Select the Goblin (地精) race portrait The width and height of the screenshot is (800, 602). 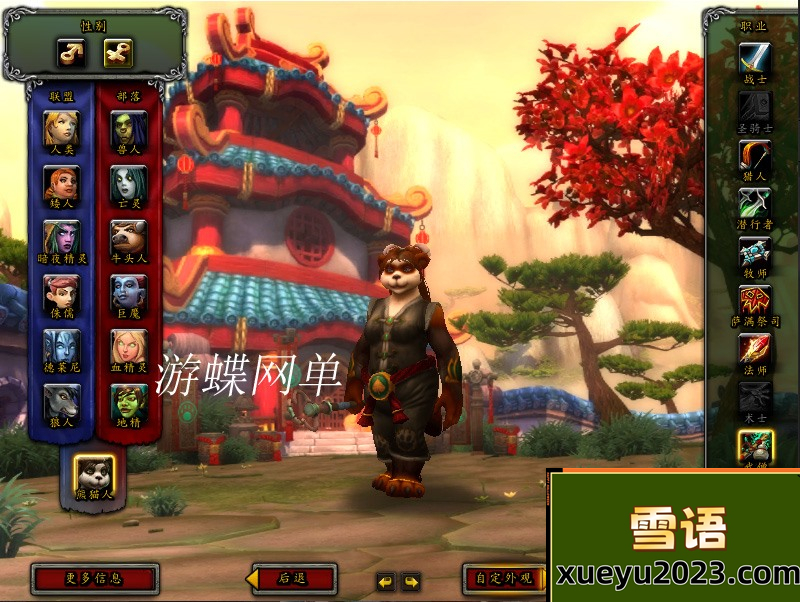pyautogui.click(x=129, y=401)
